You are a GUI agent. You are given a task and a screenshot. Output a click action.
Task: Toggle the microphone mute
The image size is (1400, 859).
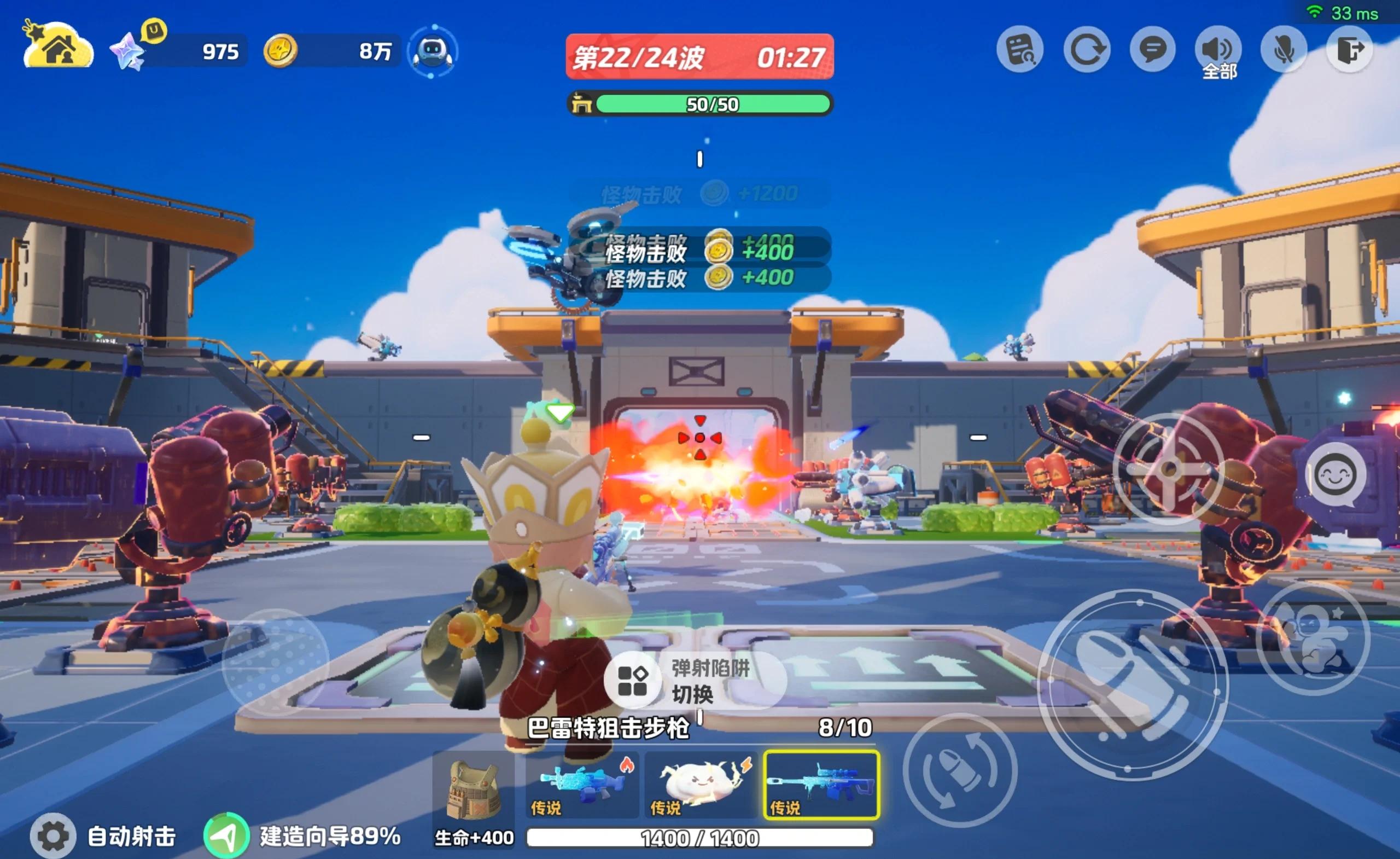1285,49
